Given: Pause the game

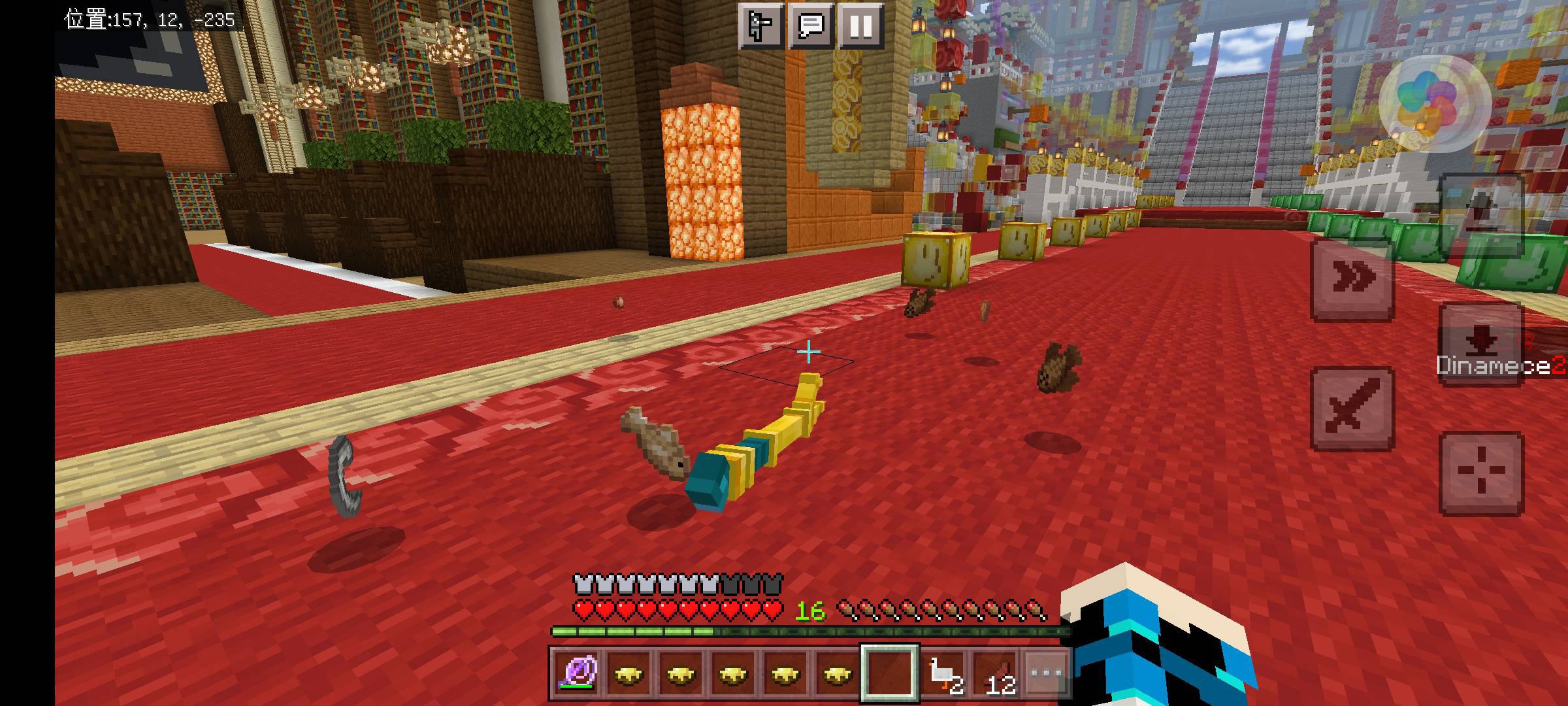Looking at the screenshot, I should [861, 26].
